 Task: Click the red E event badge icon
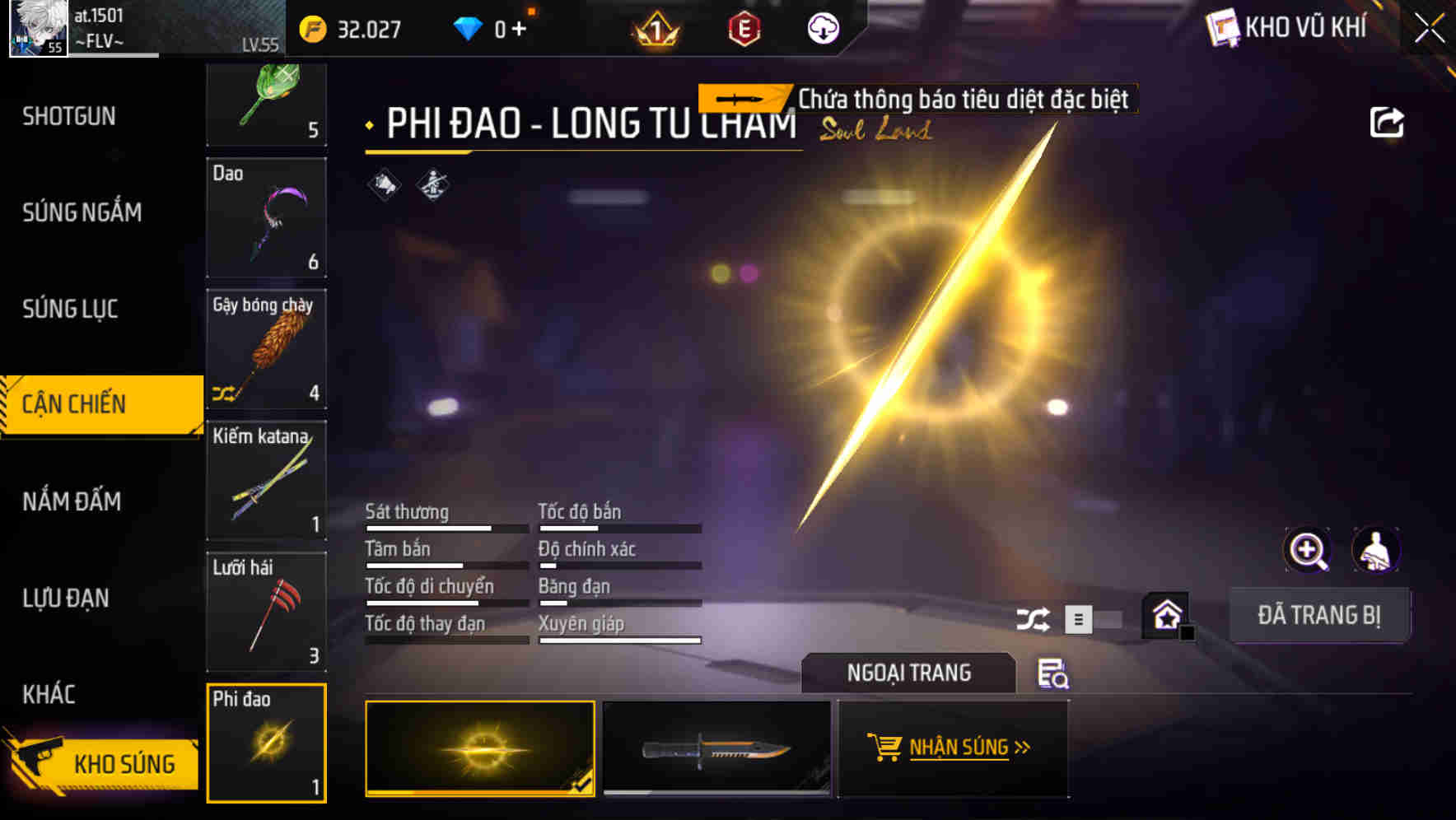click(x=742, y=29)
